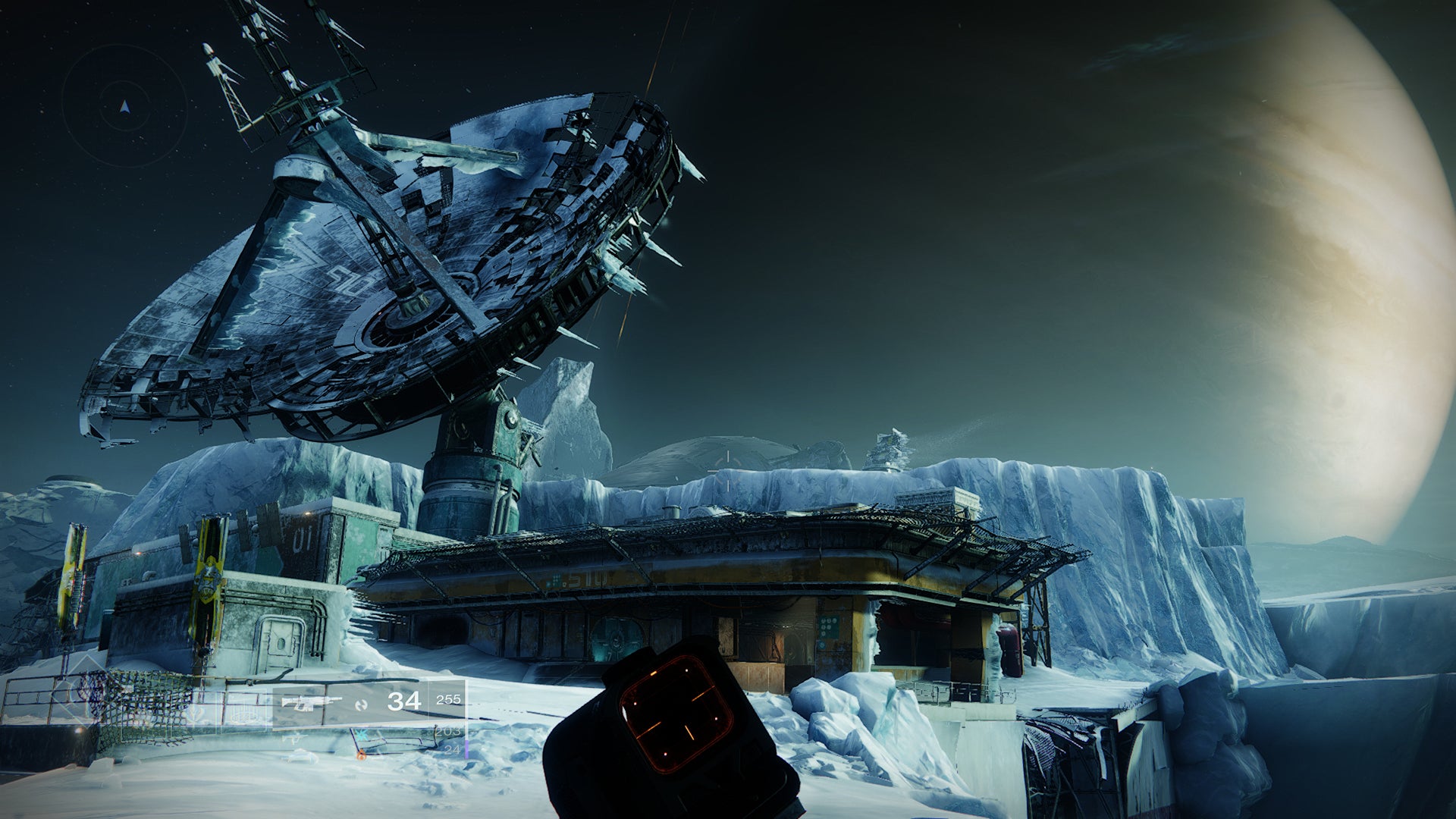Click the purple progress bar segment

[x=467, y=748]
